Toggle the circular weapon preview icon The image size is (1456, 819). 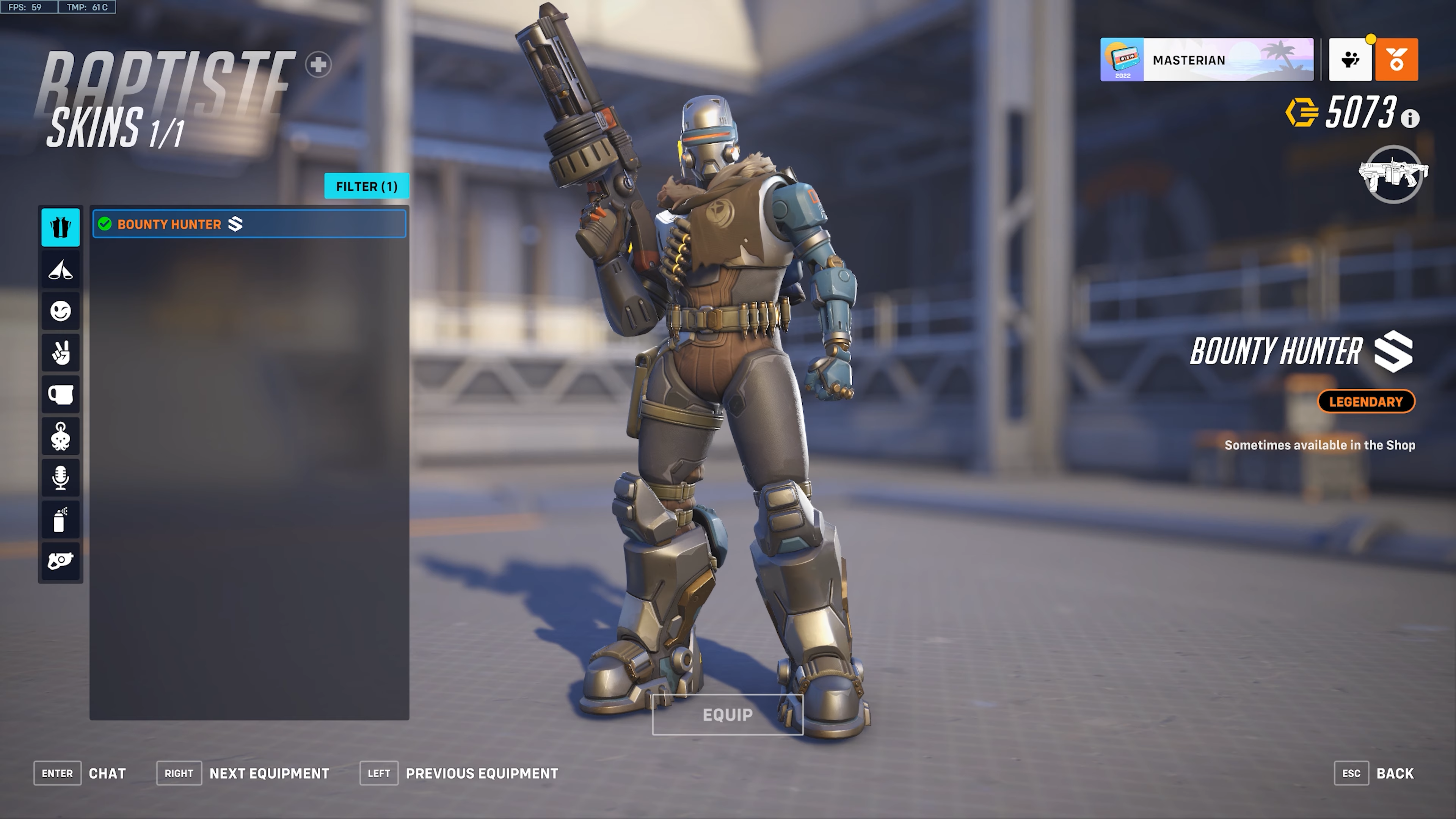pyautogui.click(x=1393, y=174)
